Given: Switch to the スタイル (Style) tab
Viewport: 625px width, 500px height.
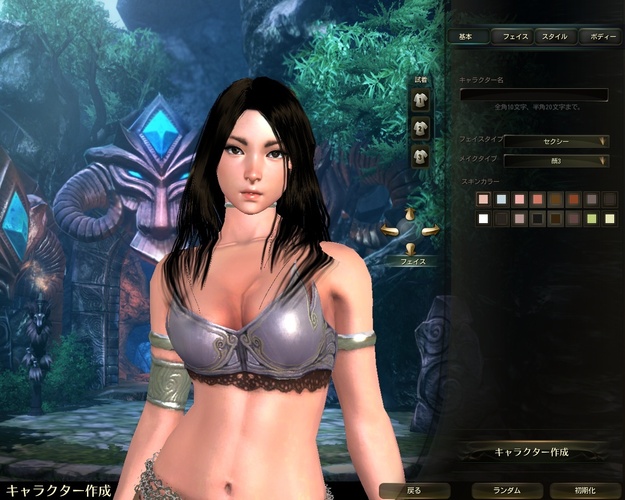Looking at the screenshot, I should coord(555,37).
